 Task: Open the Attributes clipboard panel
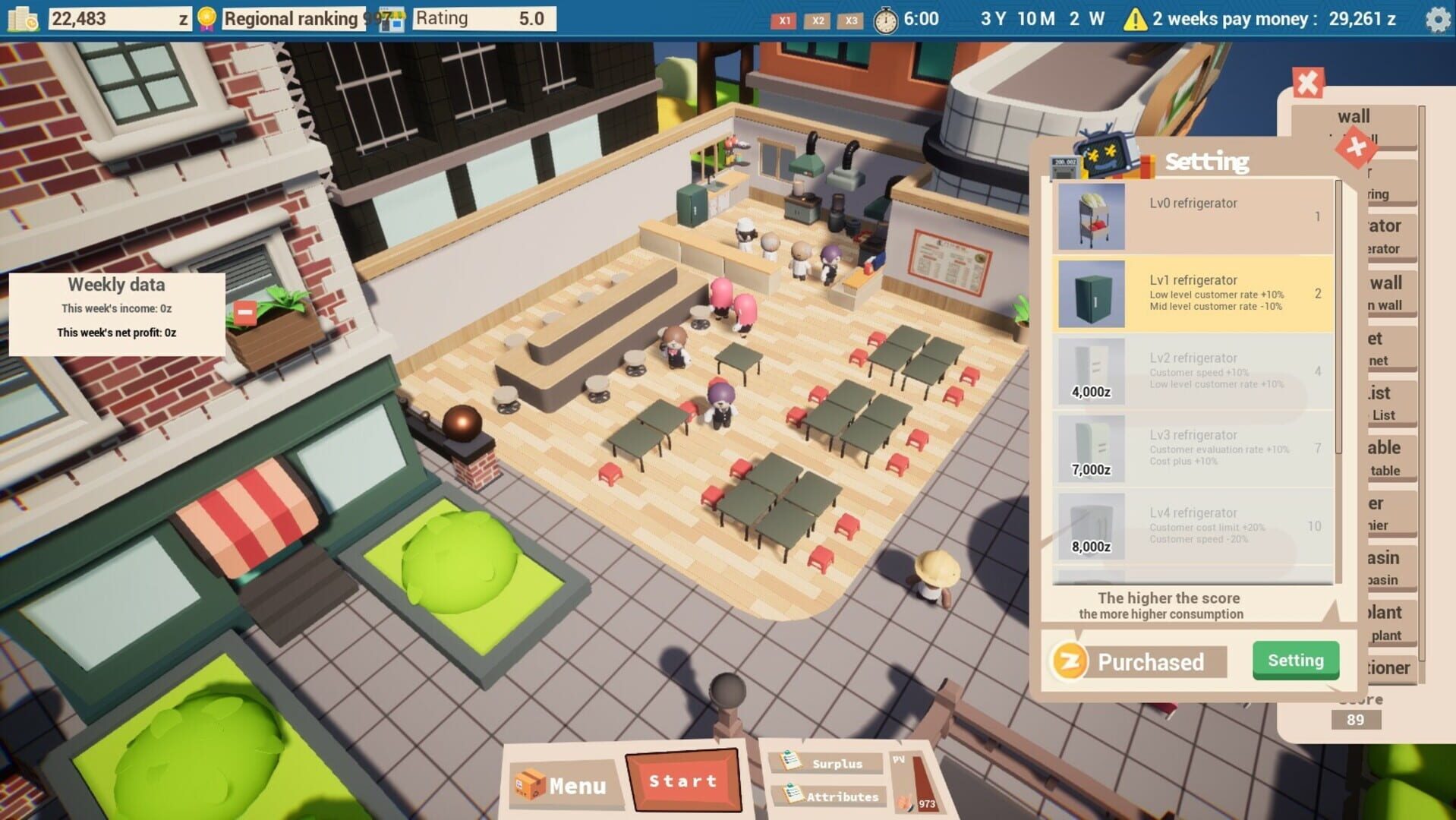point(827,797)
